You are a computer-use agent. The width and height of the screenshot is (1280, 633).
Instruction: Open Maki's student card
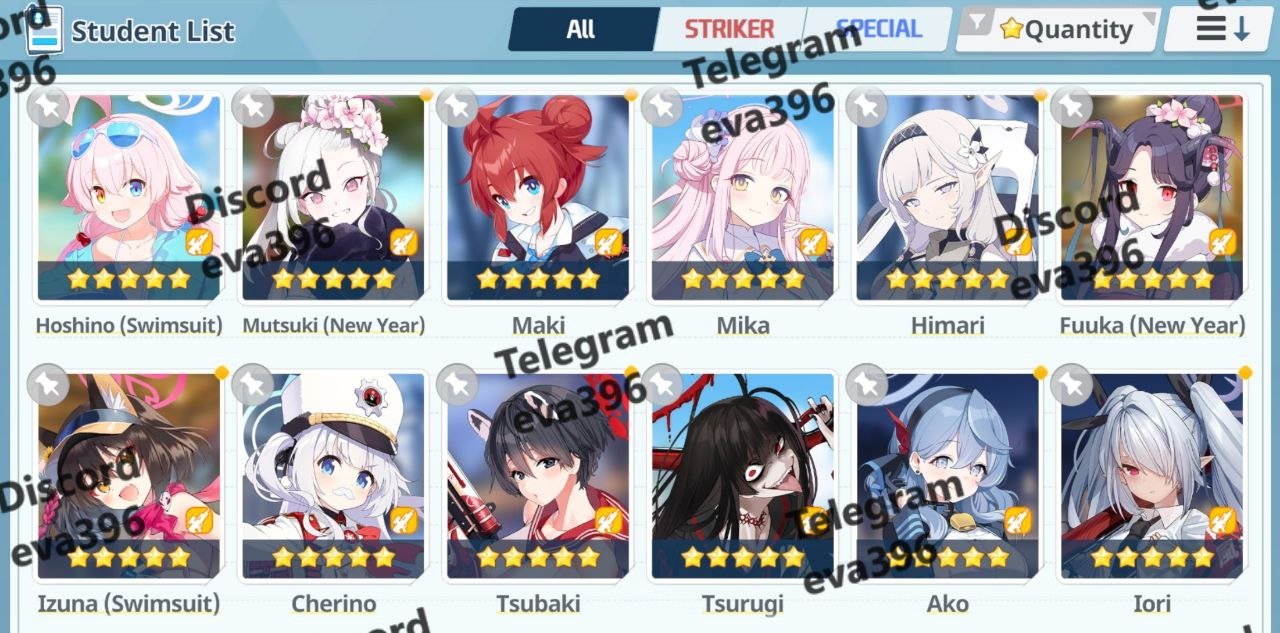point(538,198)
